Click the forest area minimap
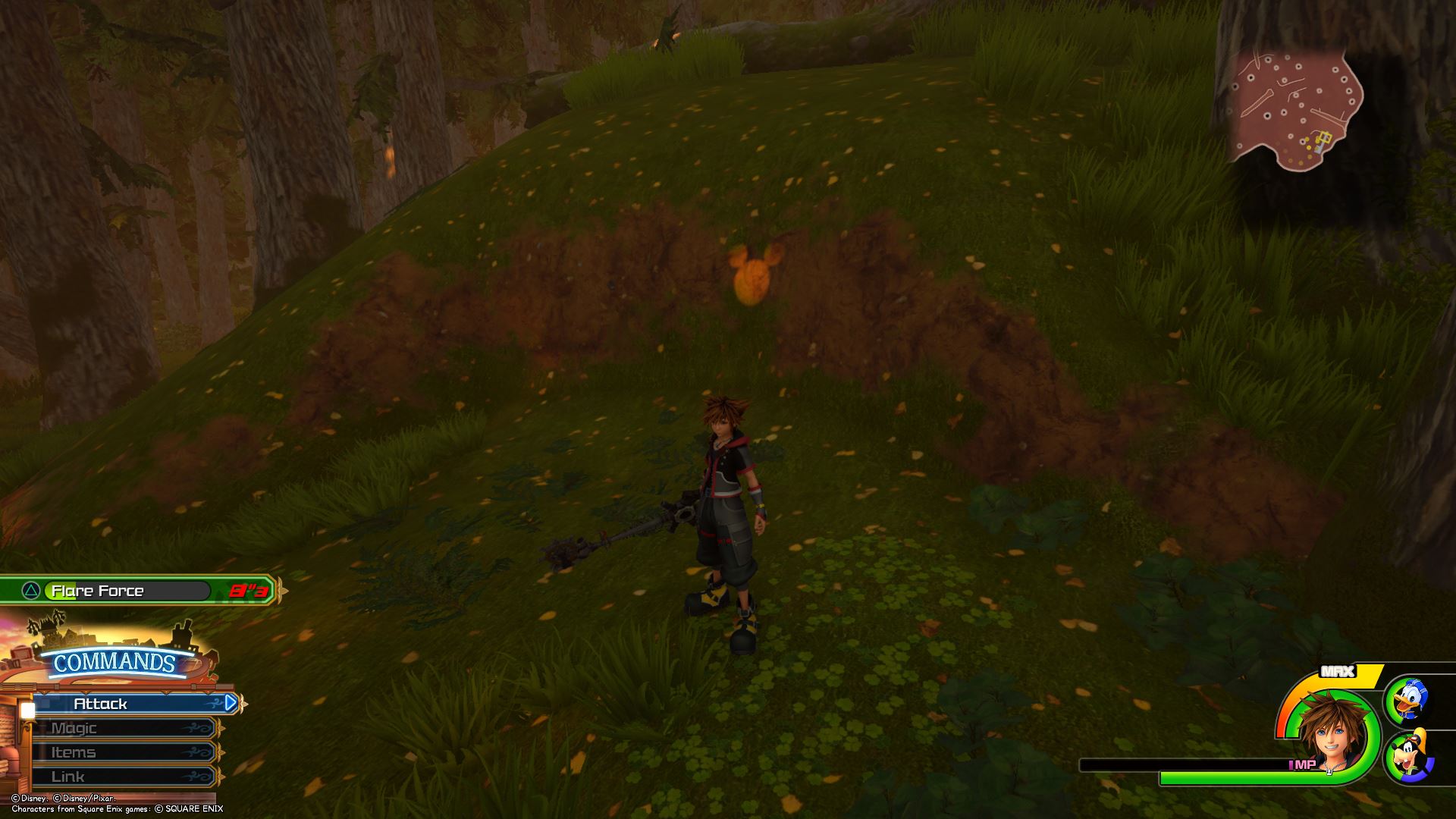 click(1295, 110)
